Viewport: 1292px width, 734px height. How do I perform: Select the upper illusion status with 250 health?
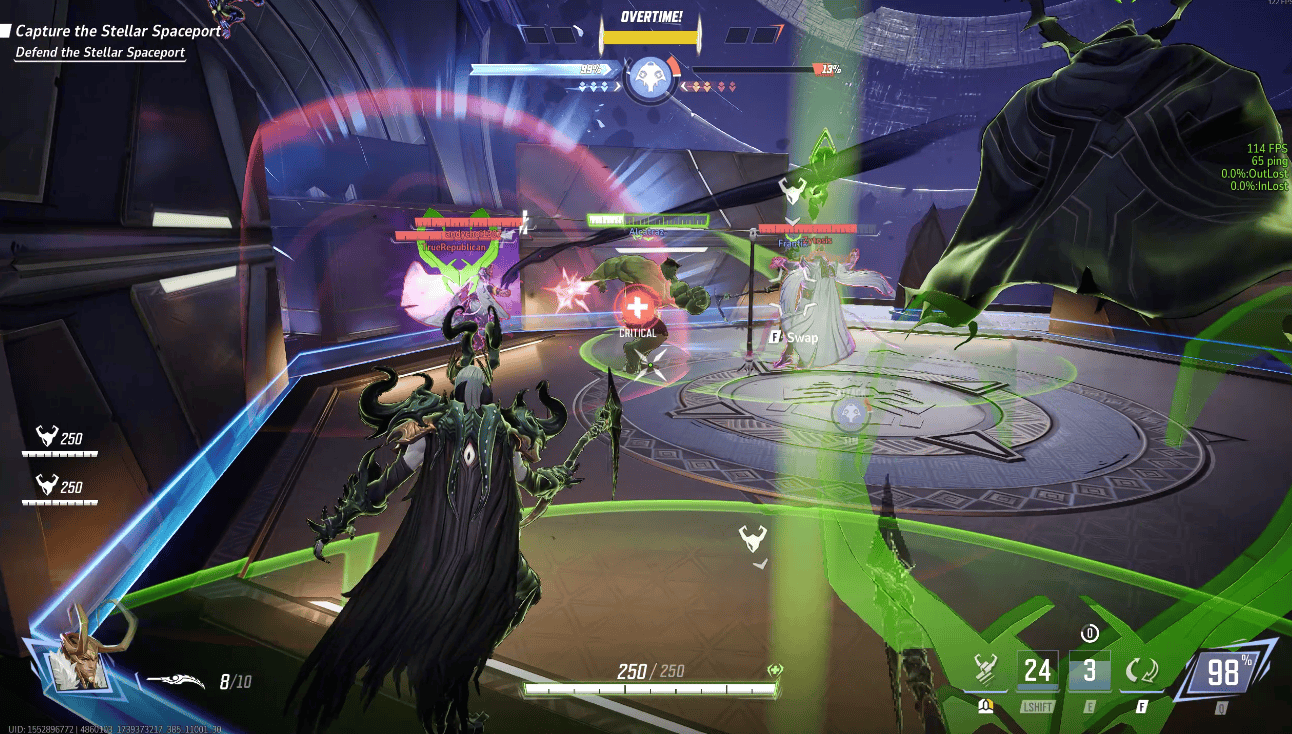[60, 440]
